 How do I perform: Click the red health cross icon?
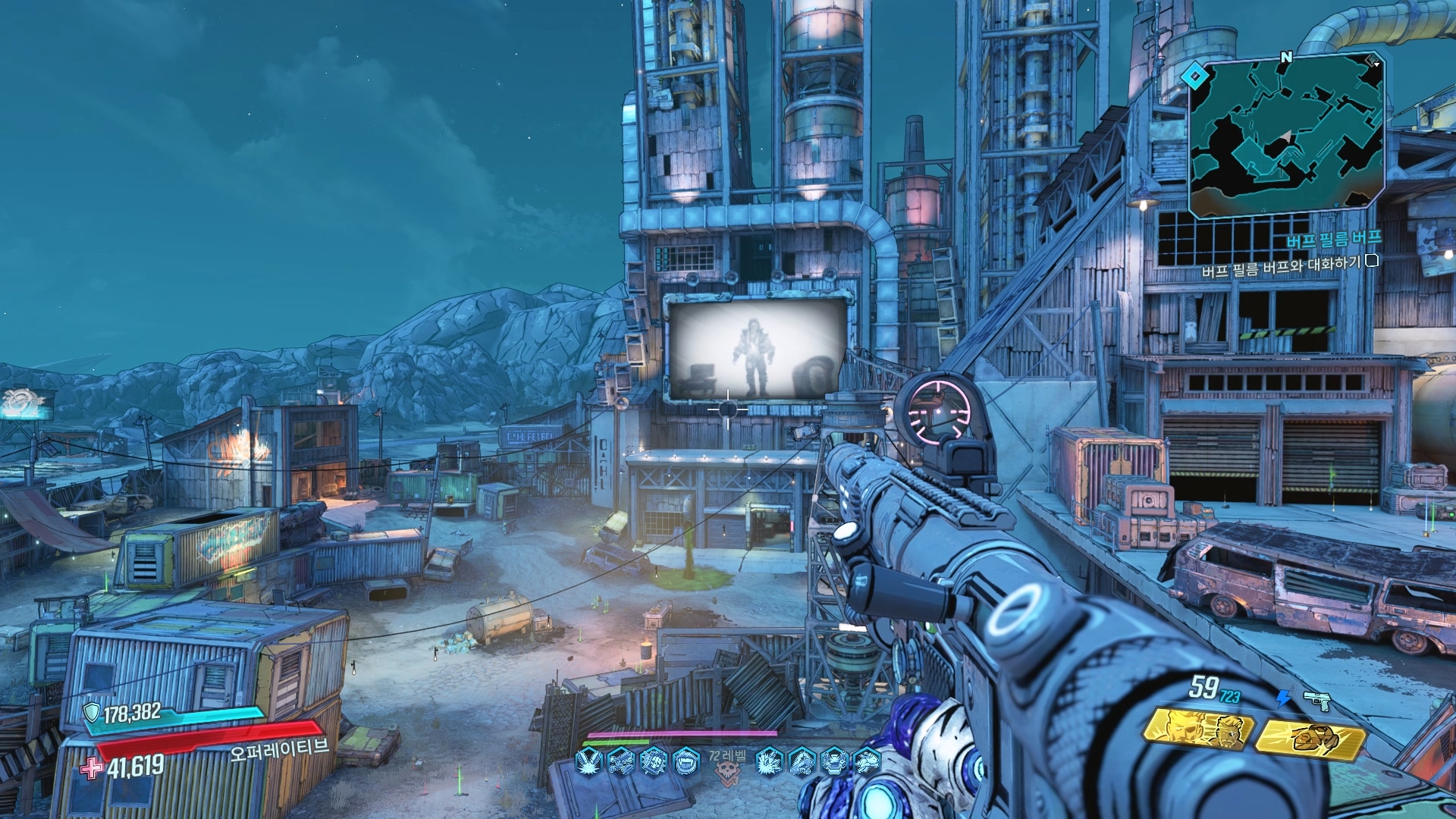92,767
